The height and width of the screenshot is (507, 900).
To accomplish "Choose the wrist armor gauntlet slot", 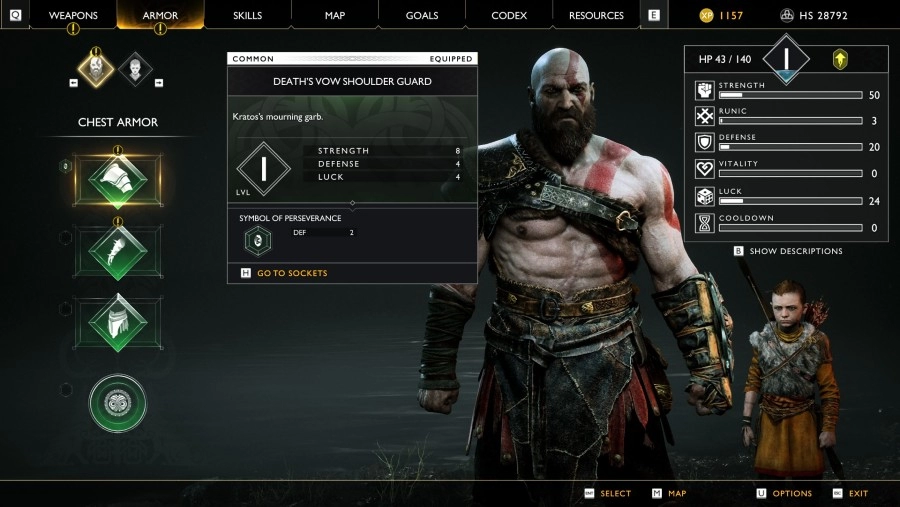I will [x=117, y=251].
